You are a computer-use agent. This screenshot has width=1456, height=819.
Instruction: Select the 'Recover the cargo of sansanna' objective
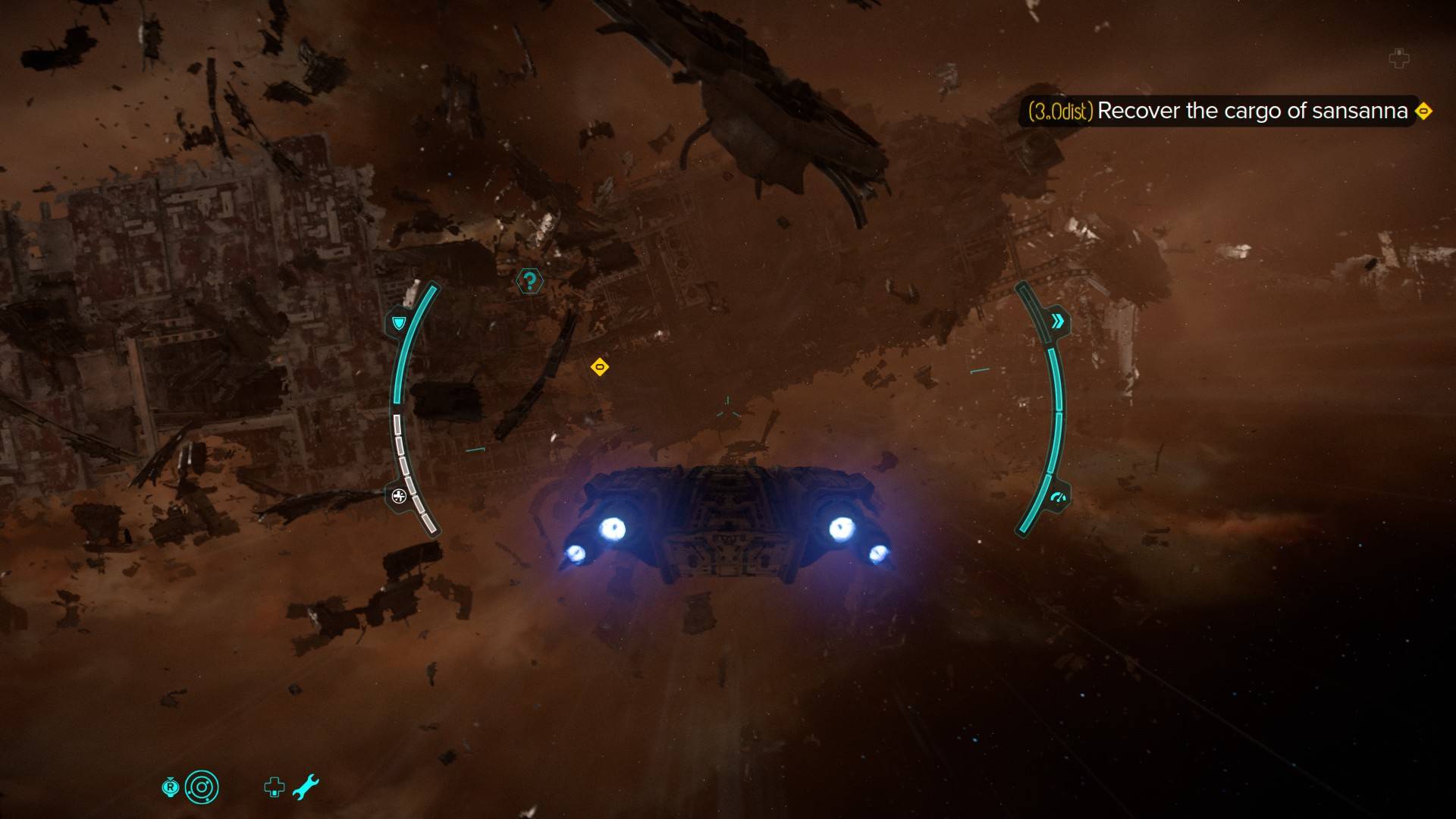point(1251,111)
